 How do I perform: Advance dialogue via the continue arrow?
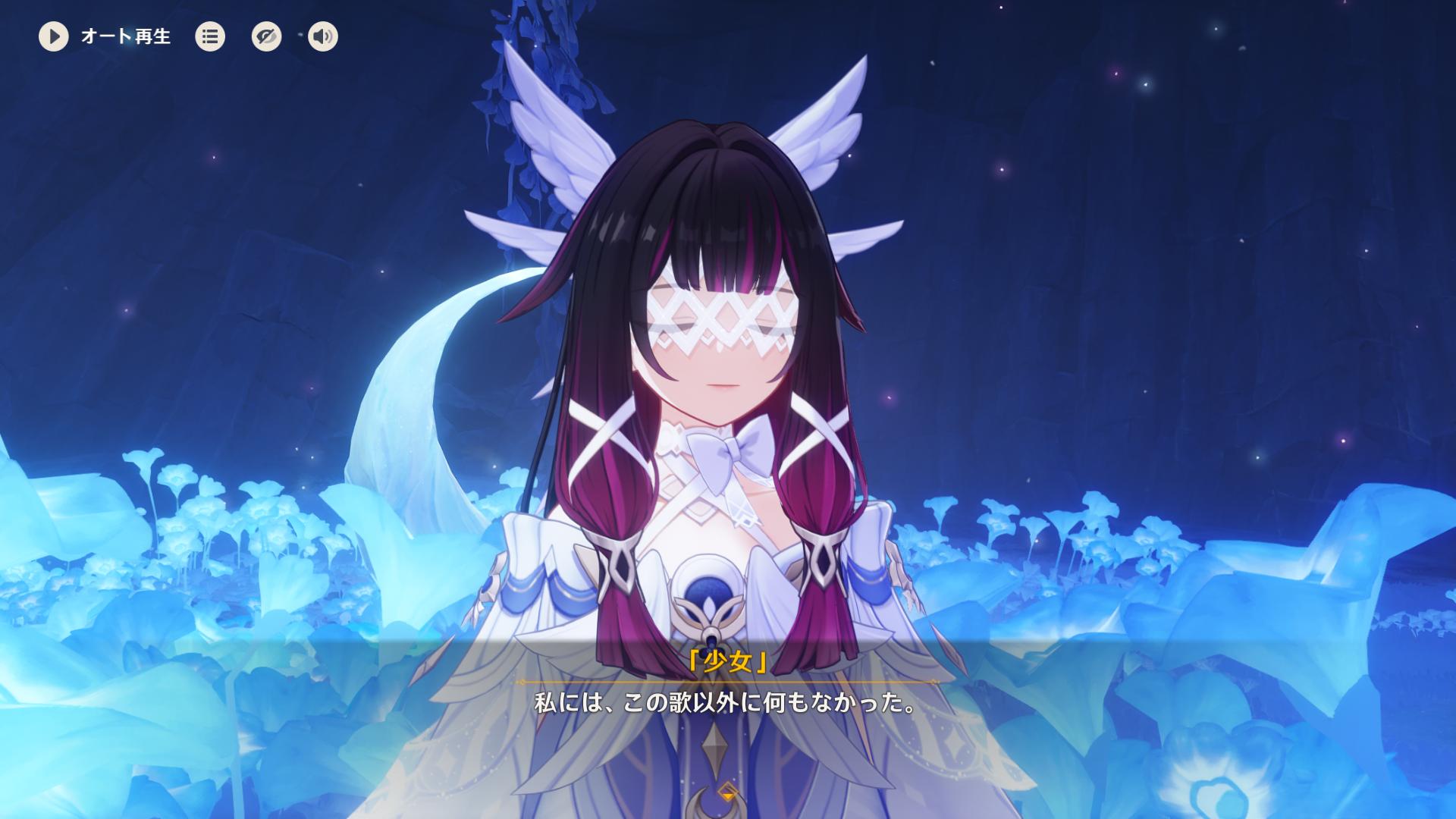point(728,793)
